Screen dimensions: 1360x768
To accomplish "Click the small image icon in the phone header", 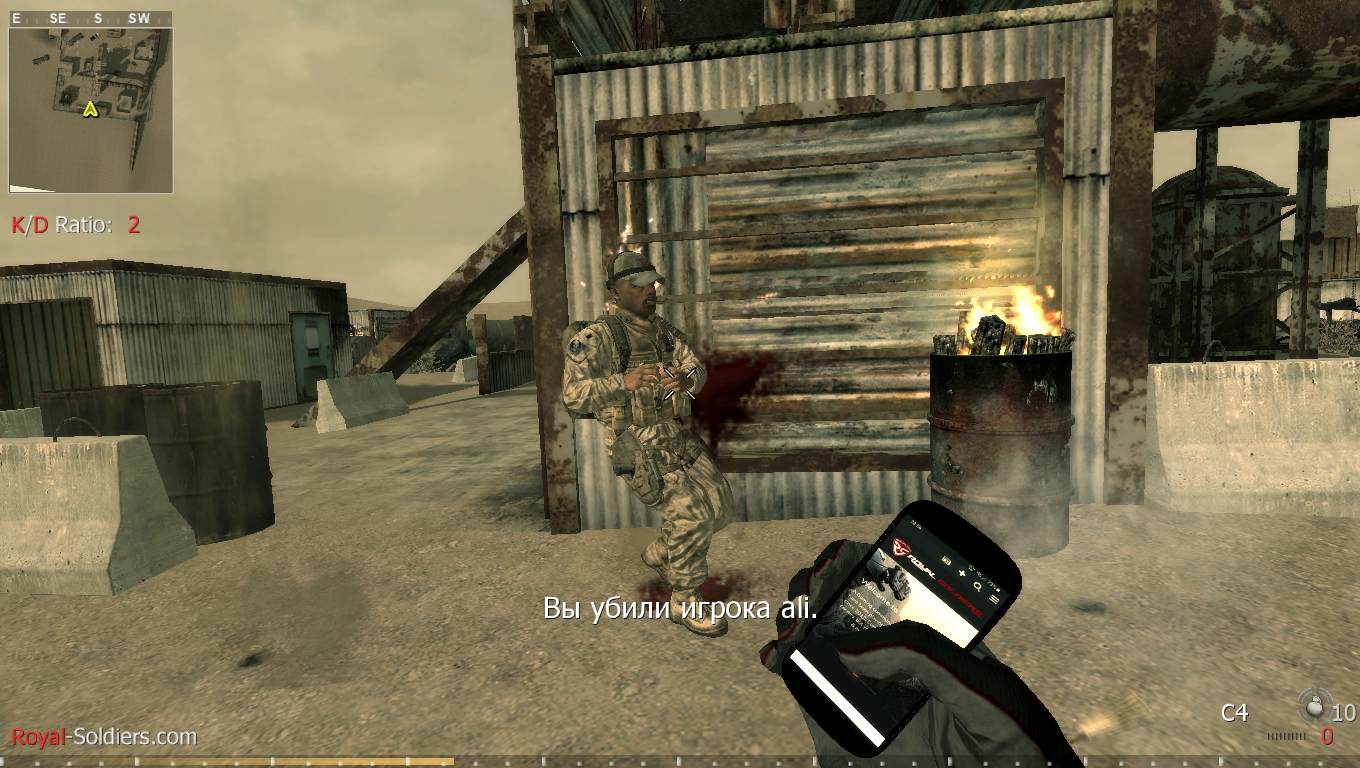I will click(946, 558).
